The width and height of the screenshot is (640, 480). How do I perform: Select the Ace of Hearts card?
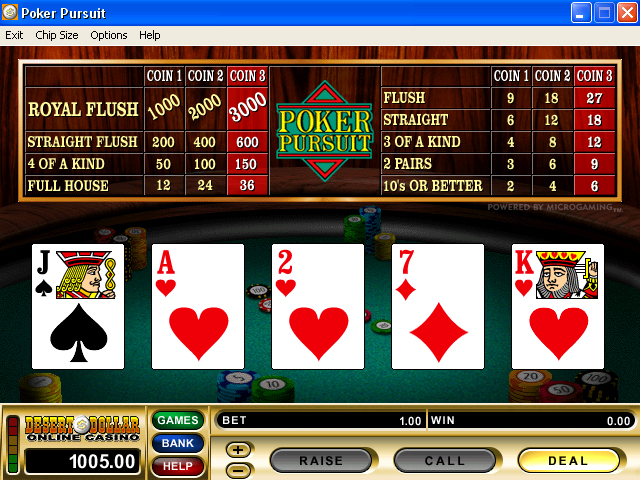198,306
